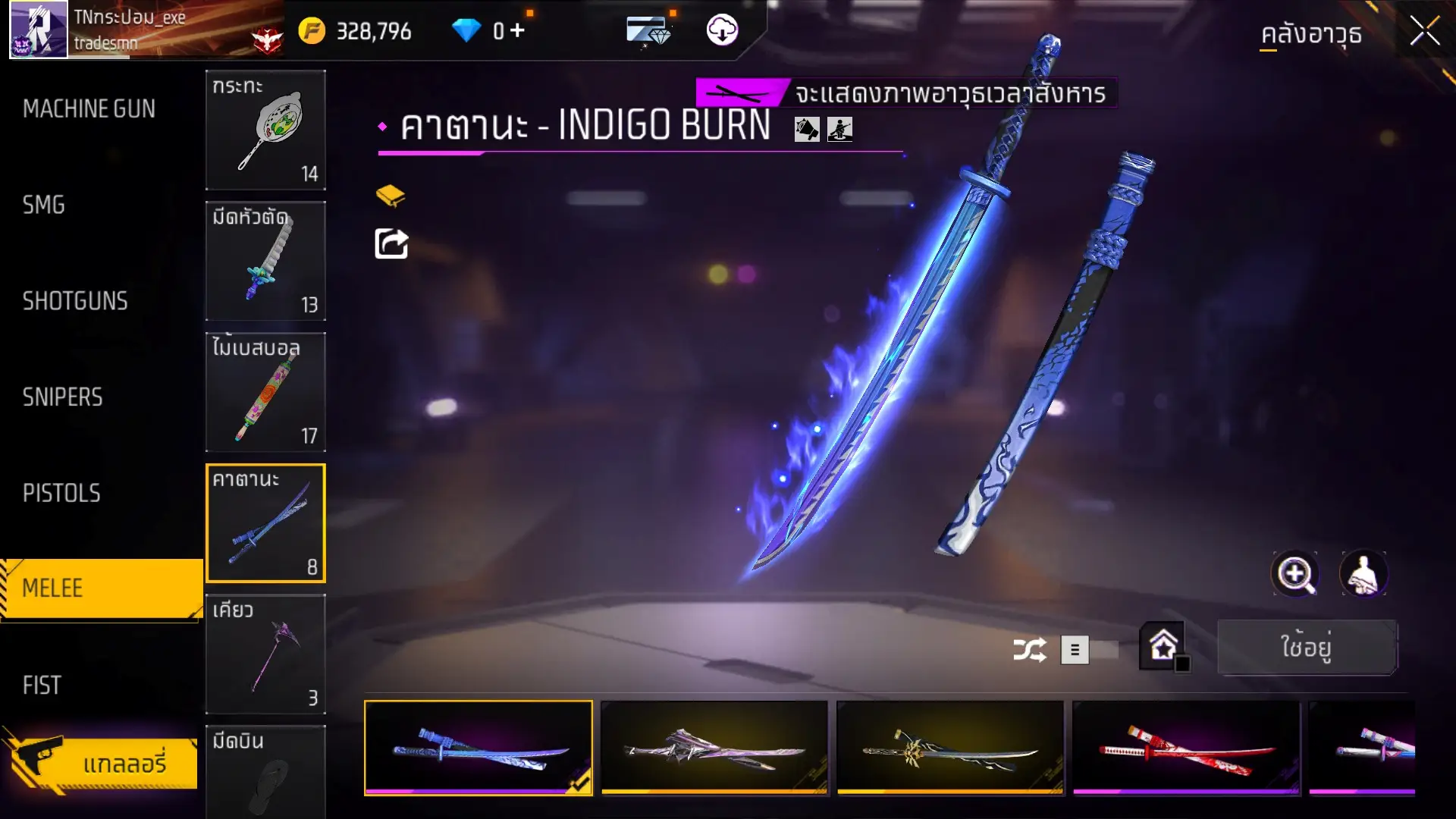Screen dimensions: 1456x819
Task: Open the แกลลอรี่ gallery button
Action: tap(106, 762)
